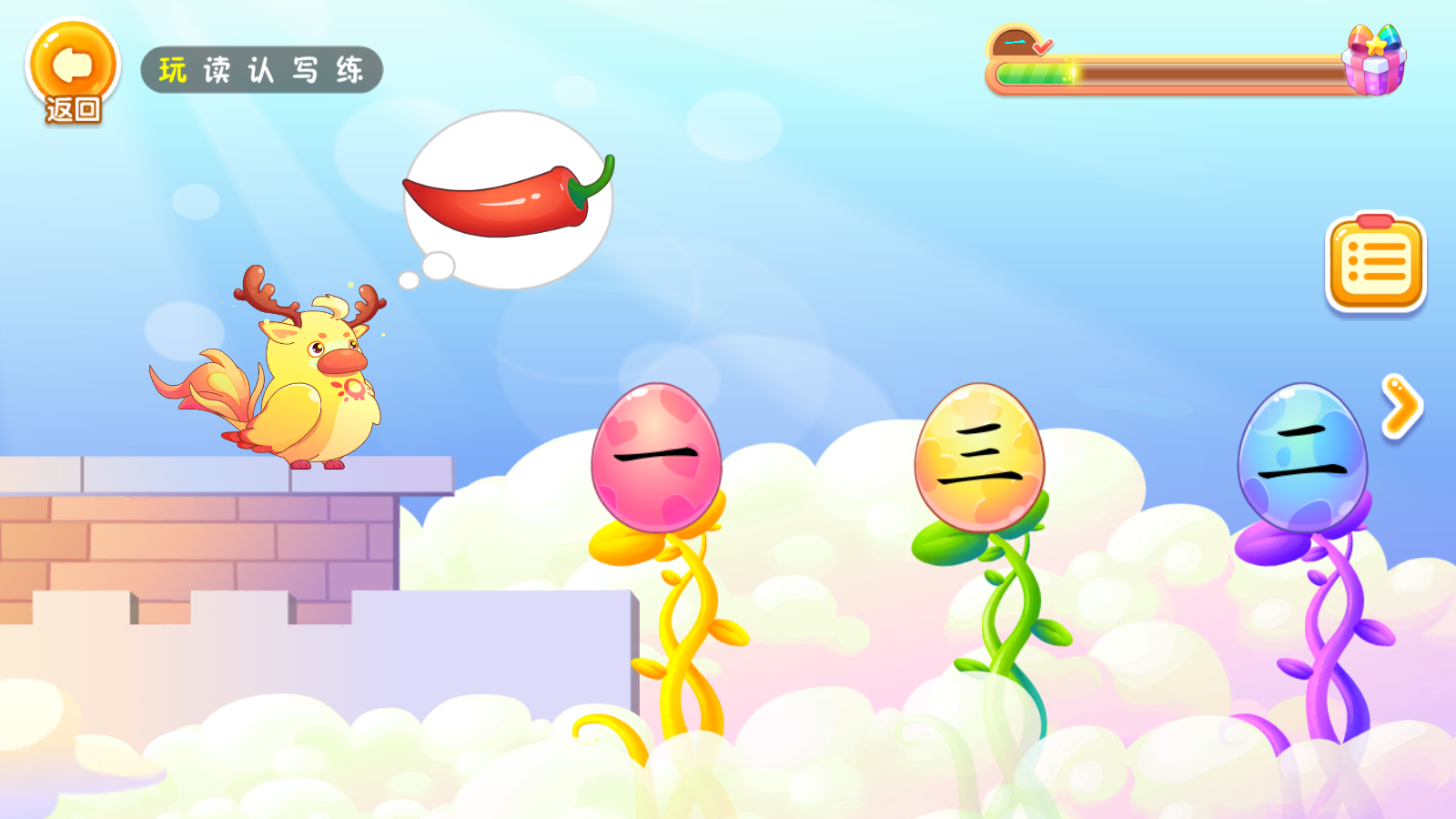Choose the pink egg labeled 一
This screenshot has height=819, width=1456.
pos(656,458)
